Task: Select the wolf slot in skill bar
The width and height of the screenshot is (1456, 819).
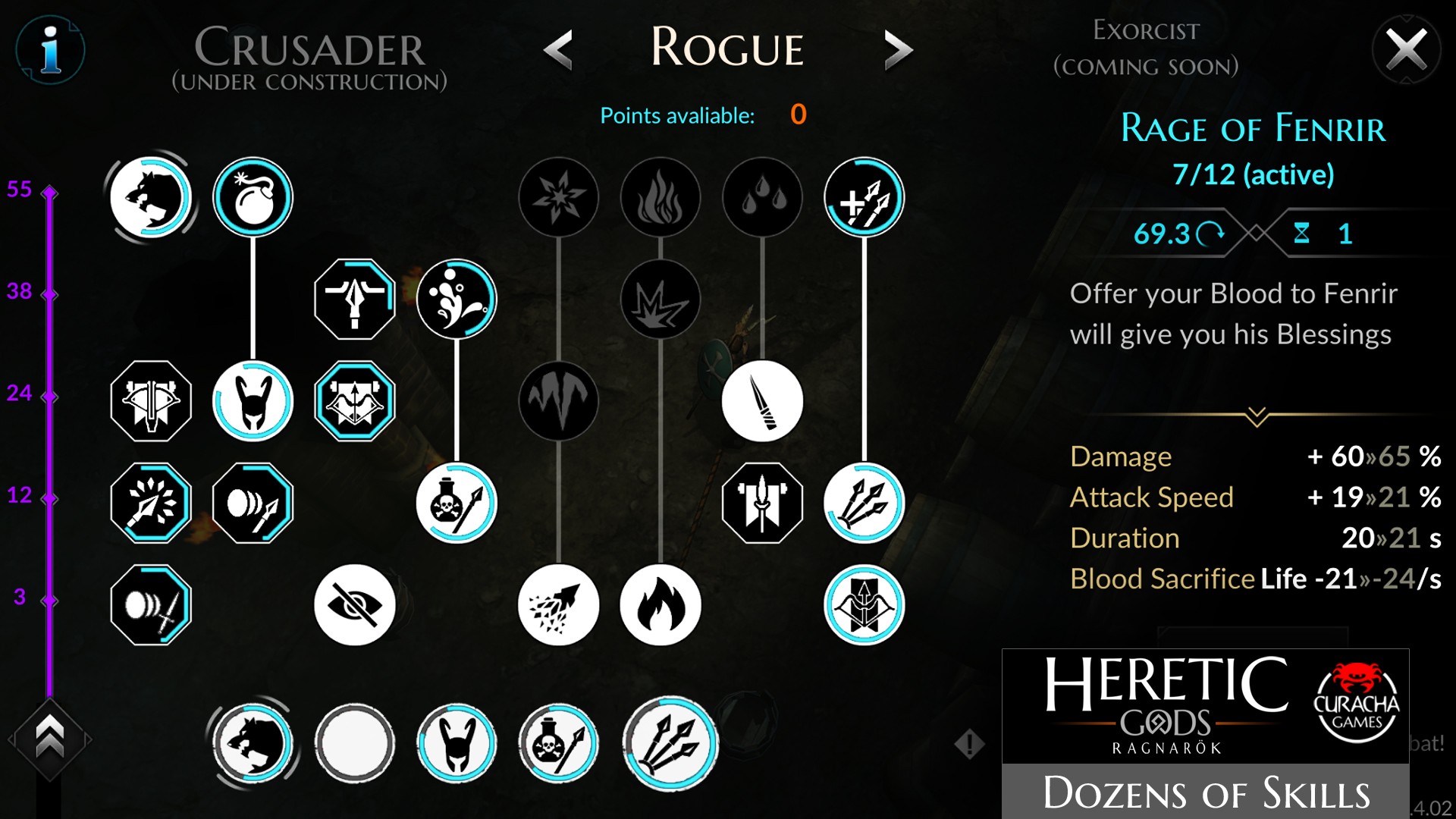Action: coord(253,744)
